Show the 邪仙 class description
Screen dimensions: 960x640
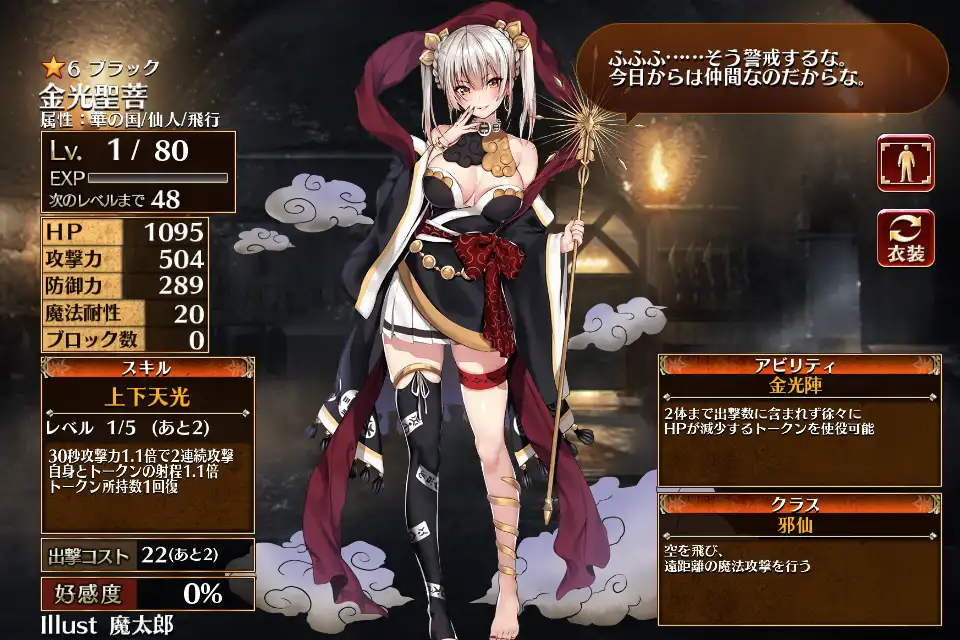797,523
